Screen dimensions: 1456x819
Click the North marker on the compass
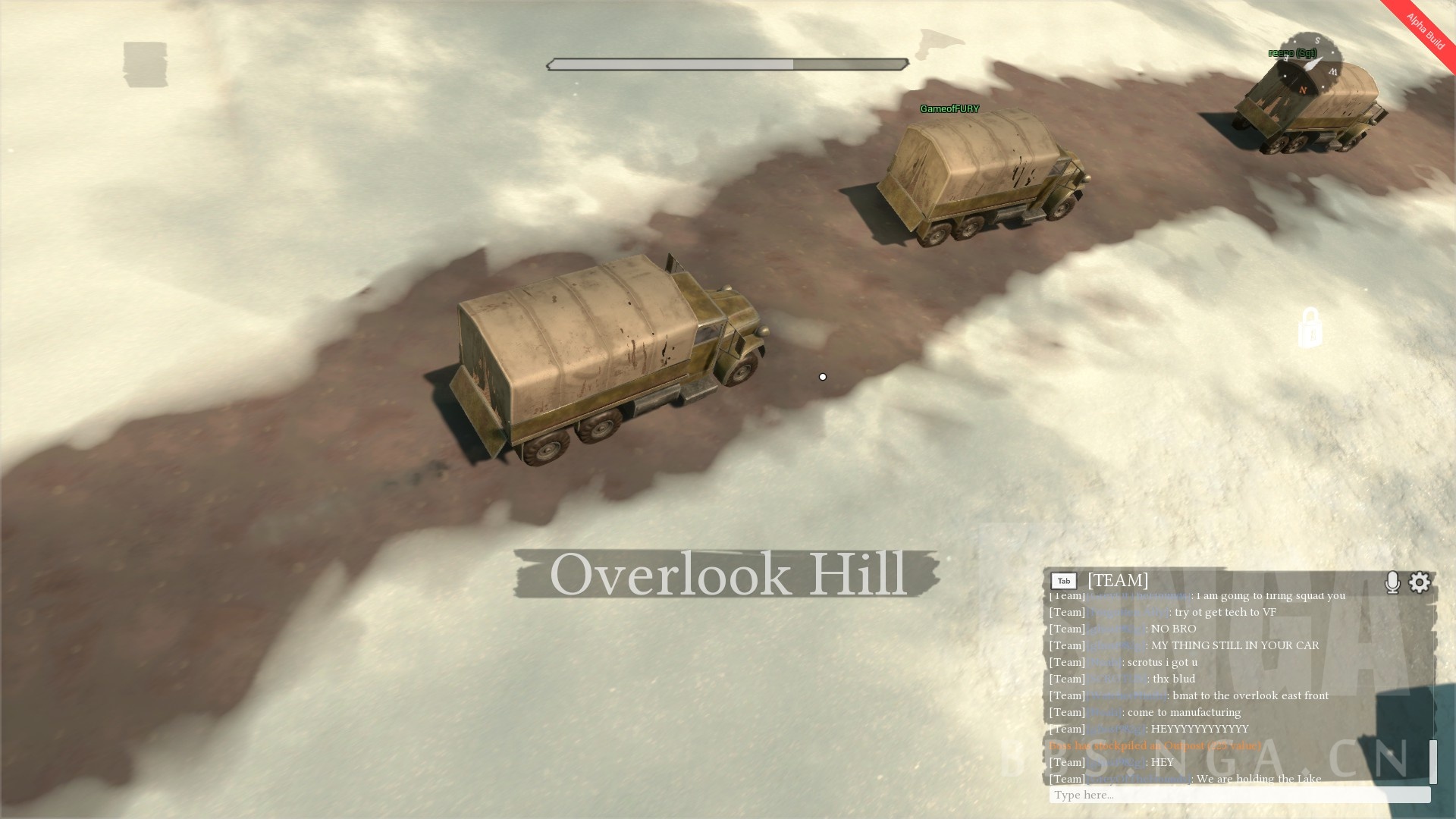(x=1301, y=89)
